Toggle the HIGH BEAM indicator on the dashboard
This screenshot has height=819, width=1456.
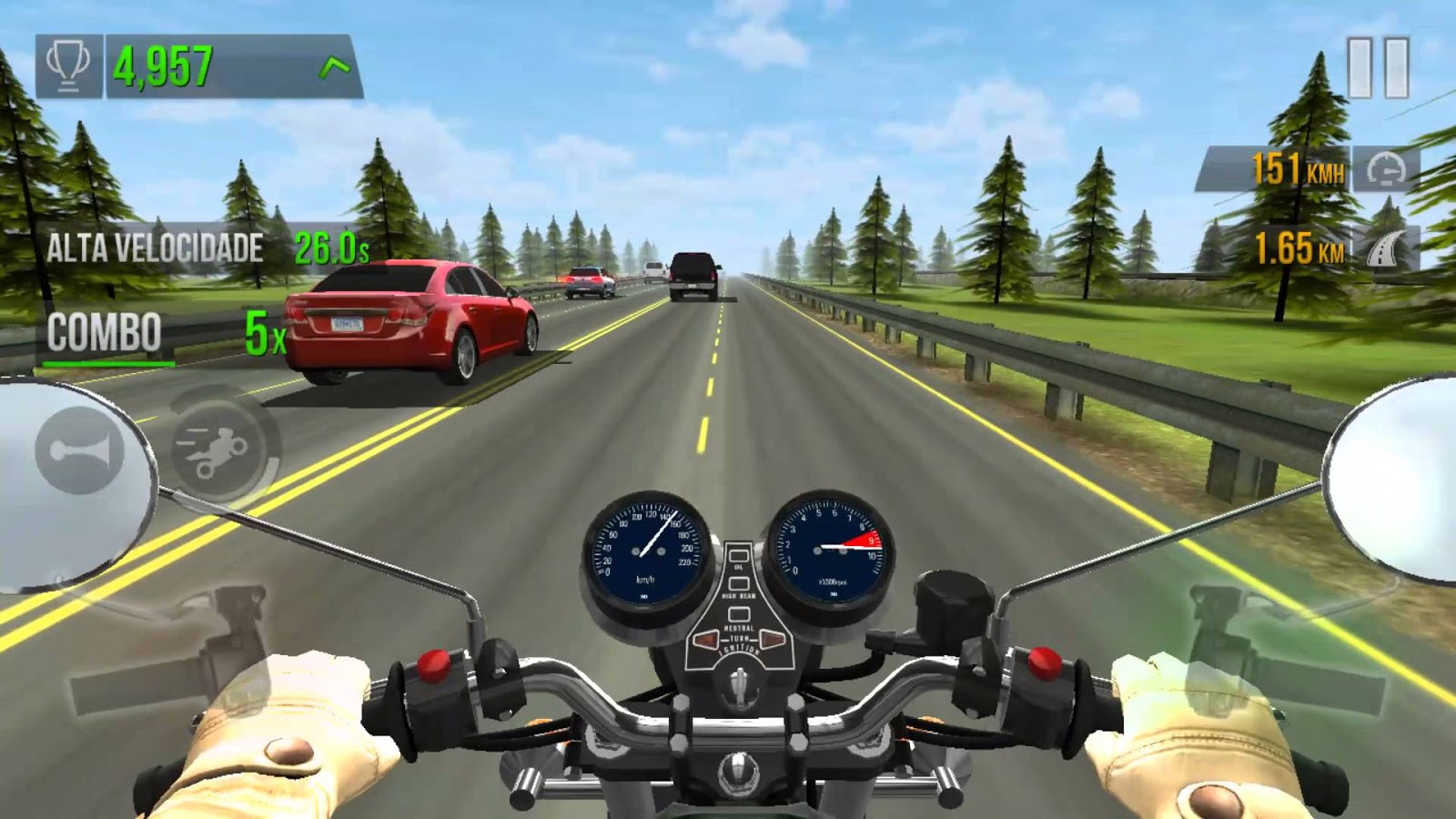point(740,581)
